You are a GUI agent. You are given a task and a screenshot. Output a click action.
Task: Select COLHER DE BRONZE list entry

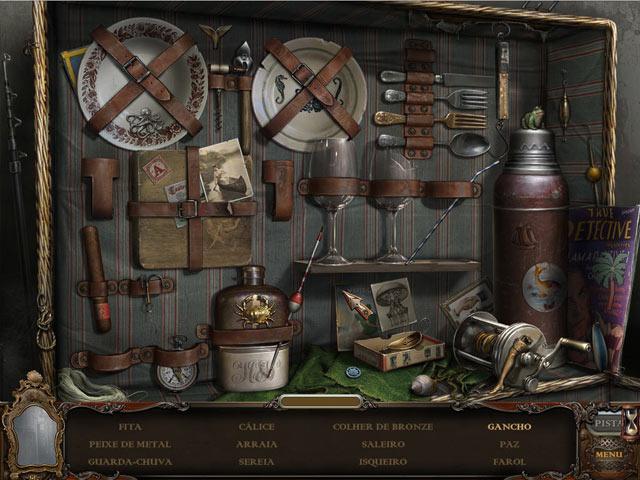click(x=383, y=426)
